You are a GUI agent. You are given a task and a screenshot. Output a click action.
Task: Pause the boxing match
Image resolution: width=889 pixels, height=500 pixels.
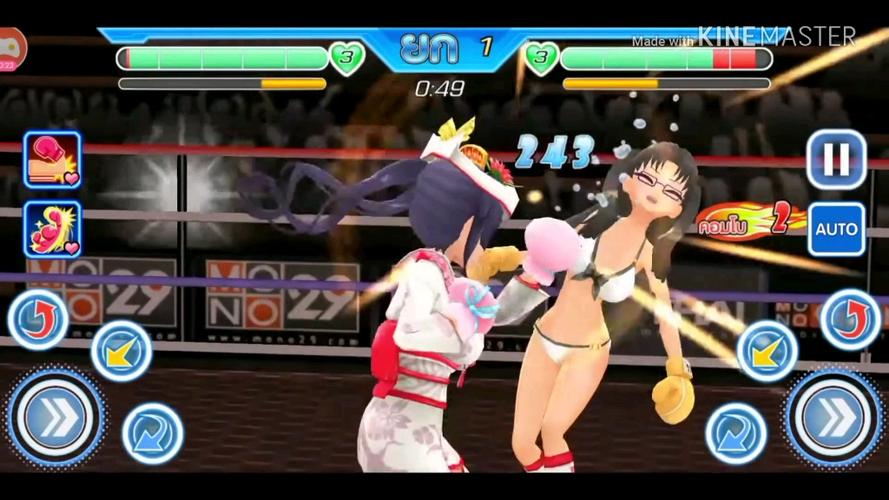point(836,160)
